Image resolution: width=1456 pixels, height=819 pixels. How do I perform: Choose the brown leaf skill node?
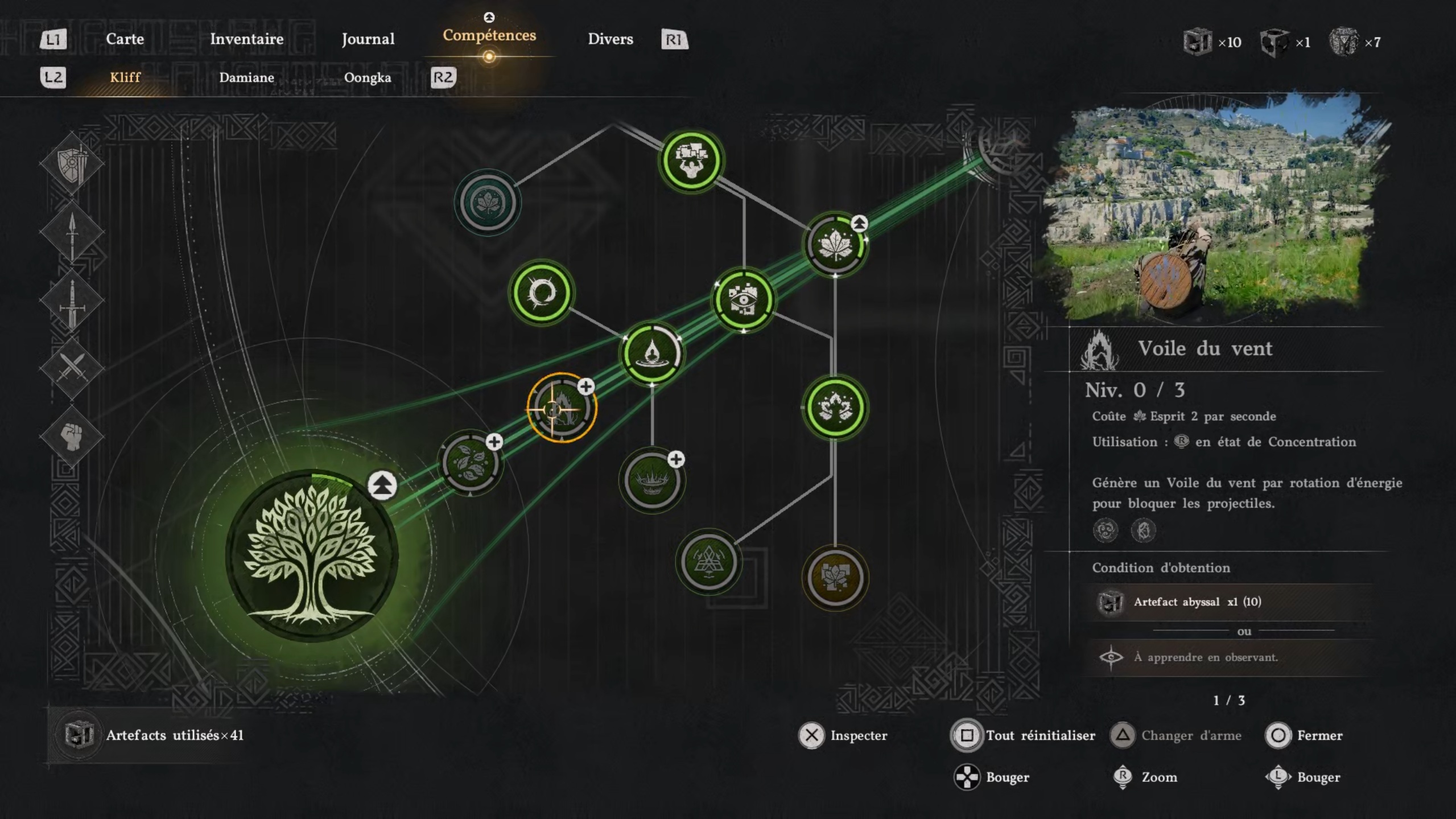tap(835, 578)
